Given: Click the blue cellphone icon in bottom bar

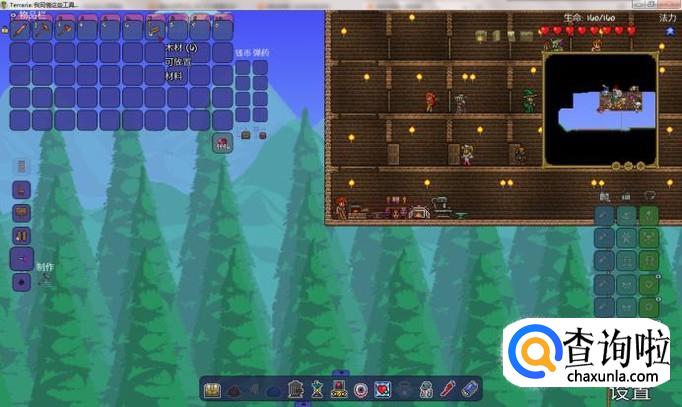Looking at the screenshot, I should click(x=470, y=389).
